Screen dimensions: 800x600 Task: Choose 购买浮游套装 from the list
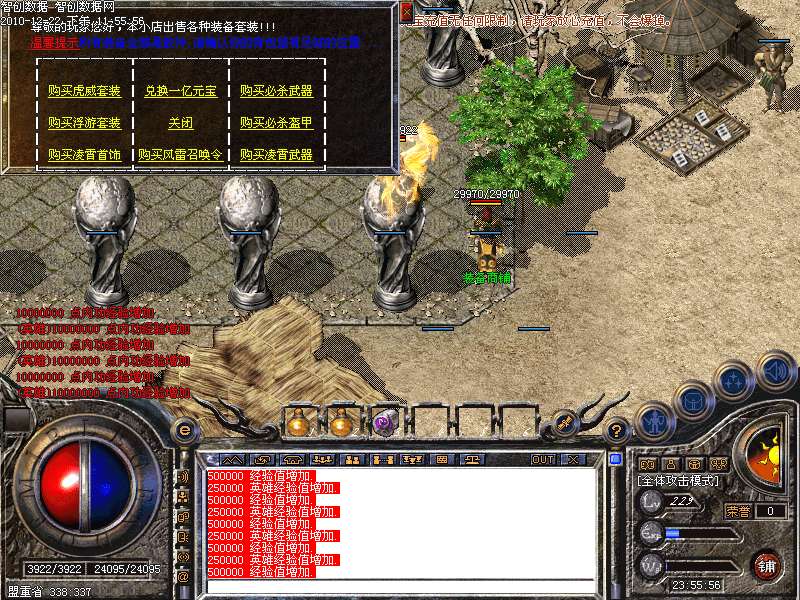[84, 123]
